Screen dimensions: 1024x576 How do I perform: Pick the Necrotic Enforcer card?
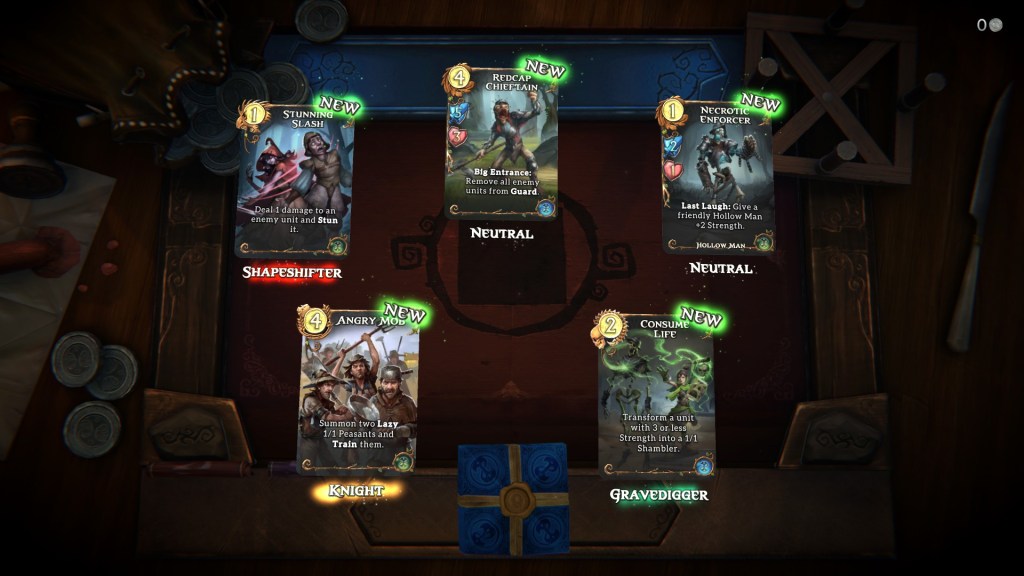[x=718, y=176]
